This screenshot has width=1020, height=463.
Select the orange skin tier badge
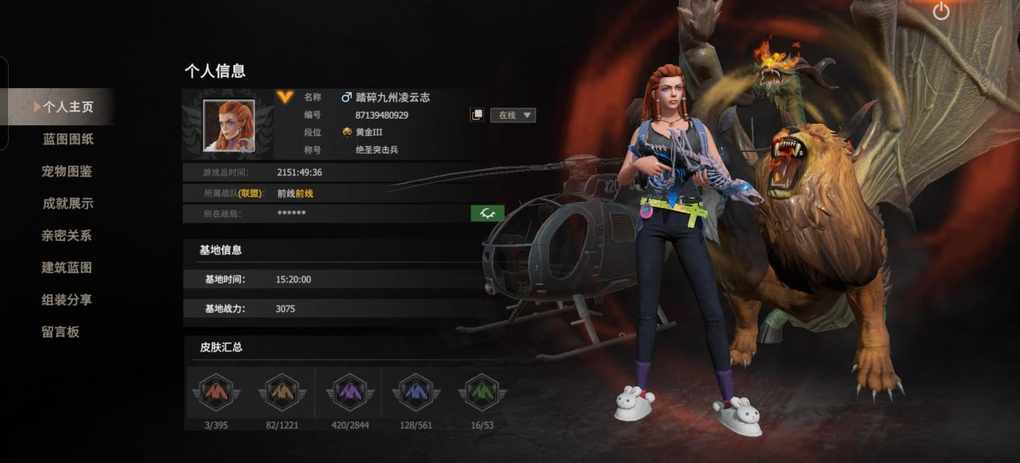coord(282,392)
